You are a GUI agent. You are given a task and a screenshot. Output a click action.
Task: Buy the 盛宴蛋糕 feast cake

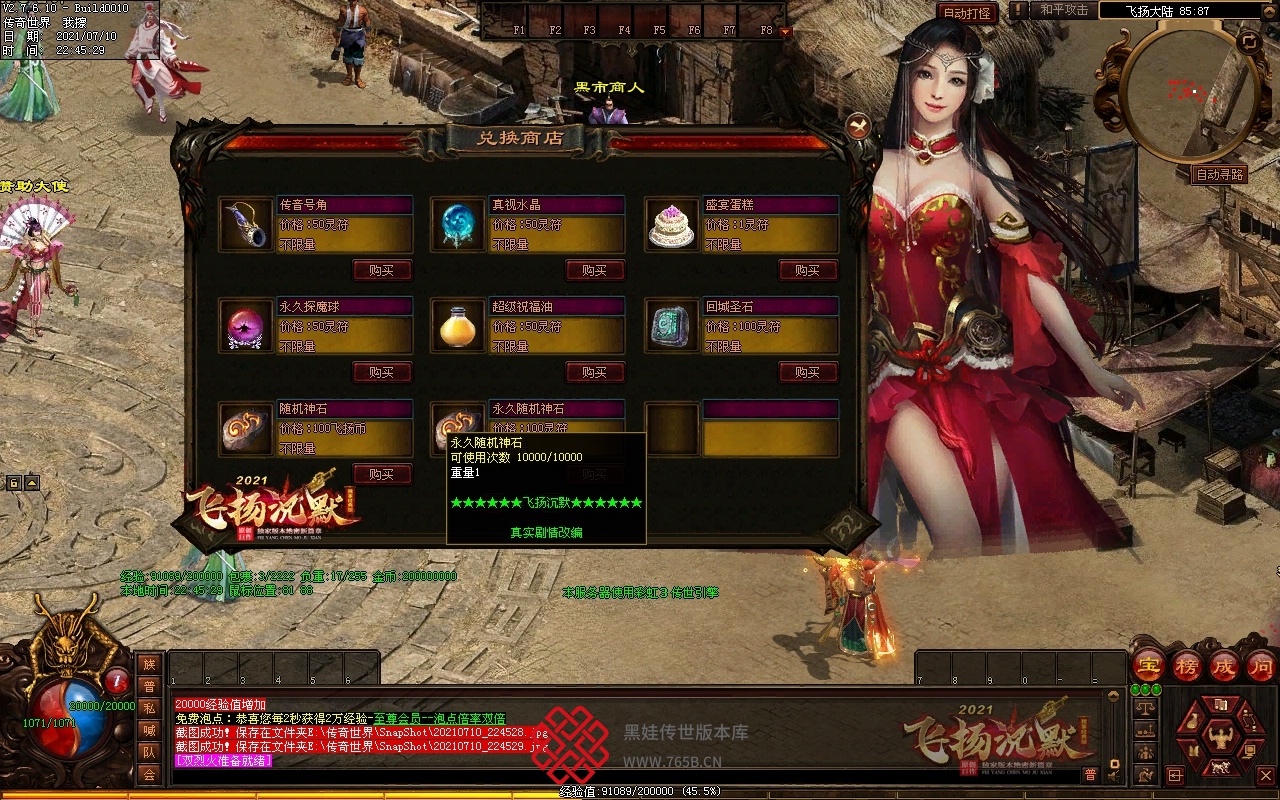pos(807,270)
